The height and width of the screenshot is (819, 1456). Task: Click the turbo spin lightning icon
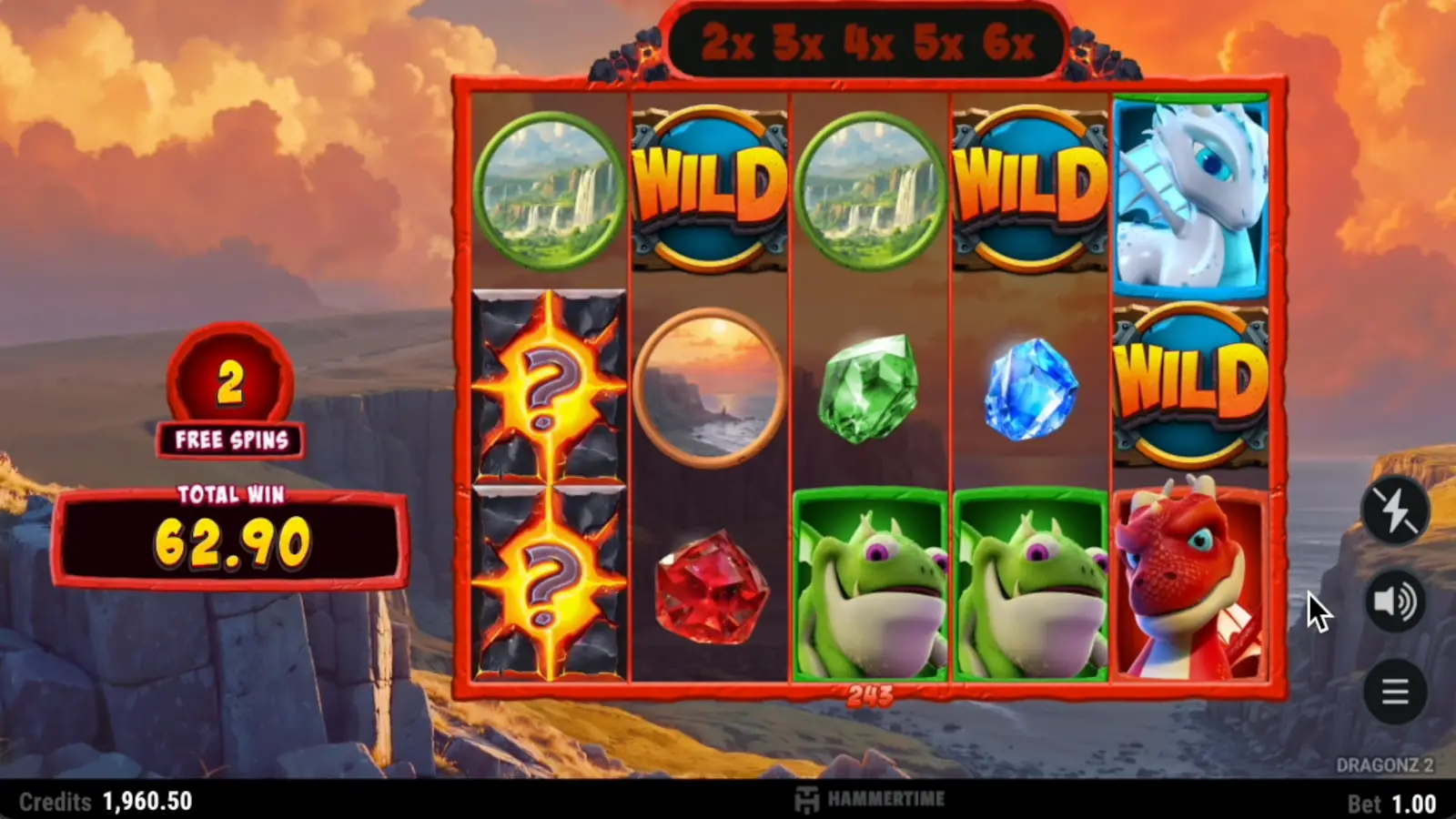(x=1395, y=510)
